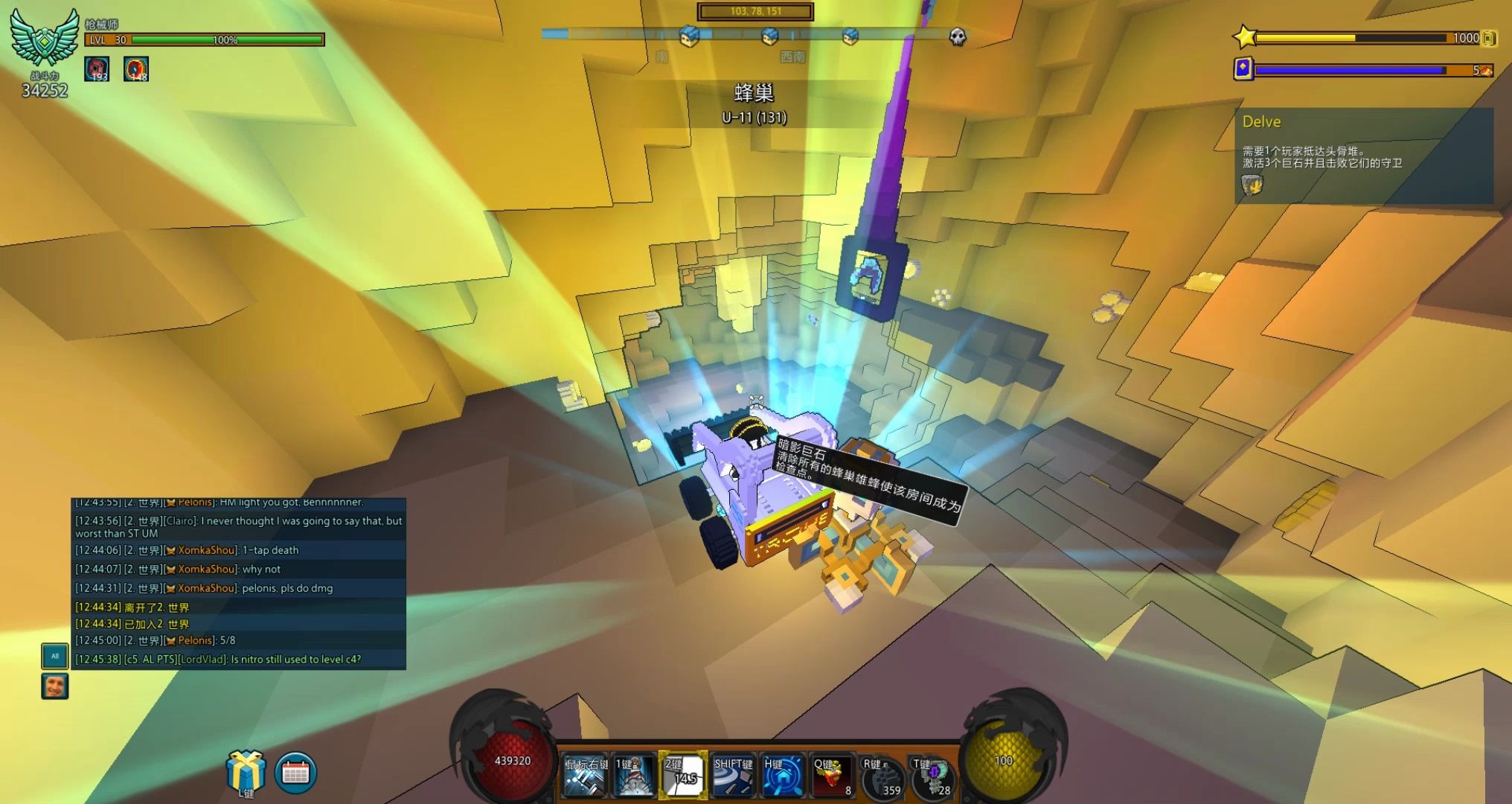Click the winged power rank emblem
Screen dimensions: 1512x804
[x=45, y=39]
